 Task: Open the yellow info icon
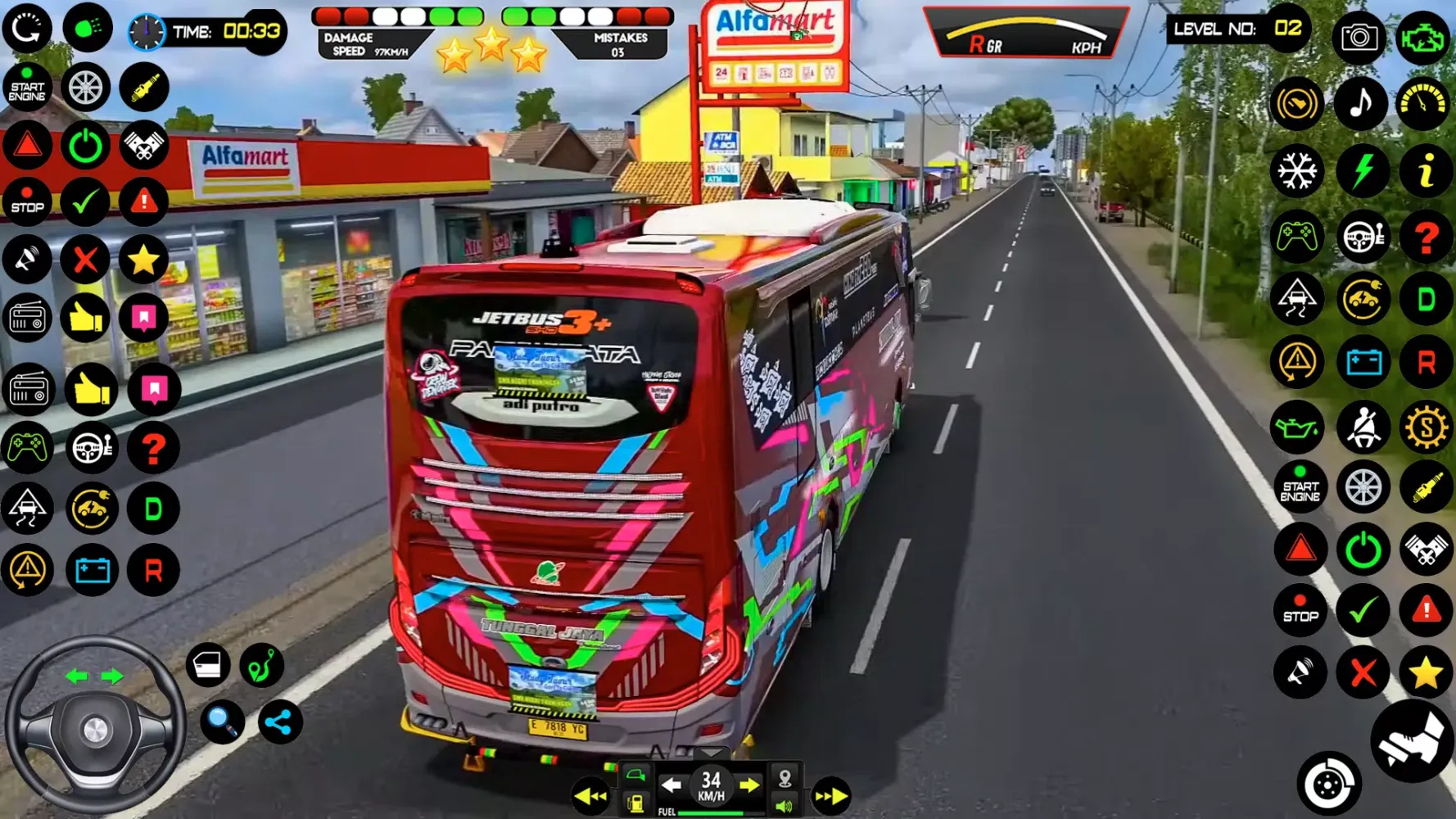pyautogui.click(x=1425, y=171)
